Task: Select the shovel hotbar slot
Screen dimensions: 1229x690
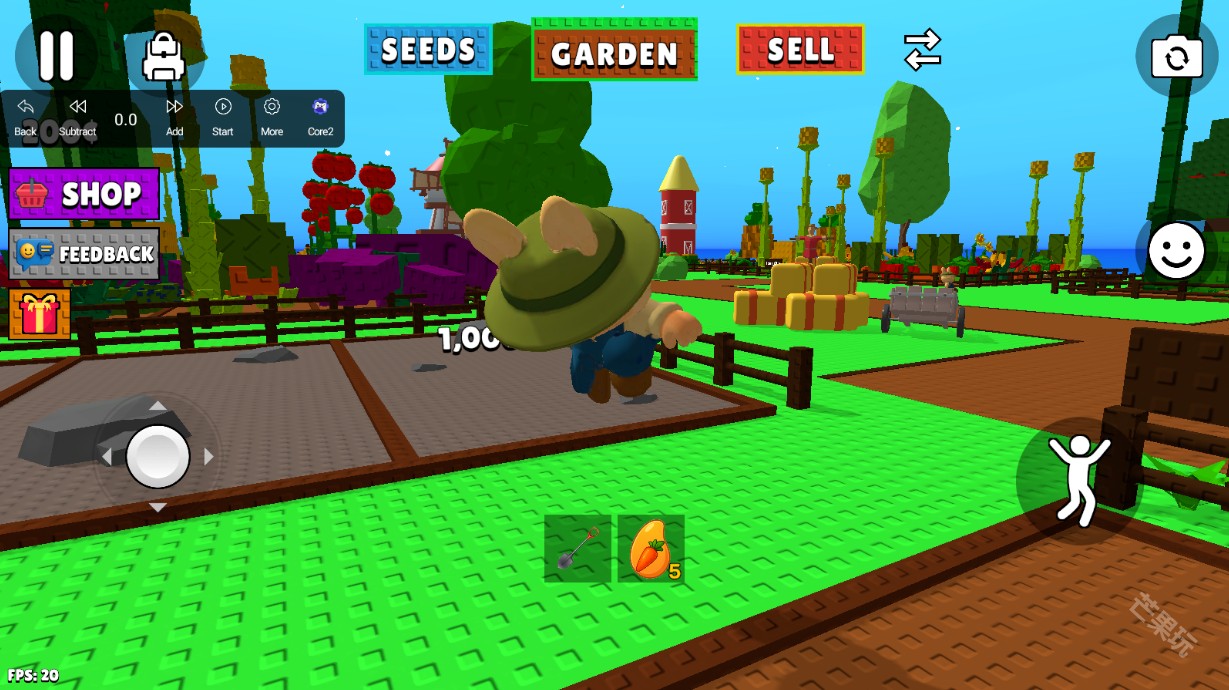Action: pyautogui.click(x=578, y=548)
